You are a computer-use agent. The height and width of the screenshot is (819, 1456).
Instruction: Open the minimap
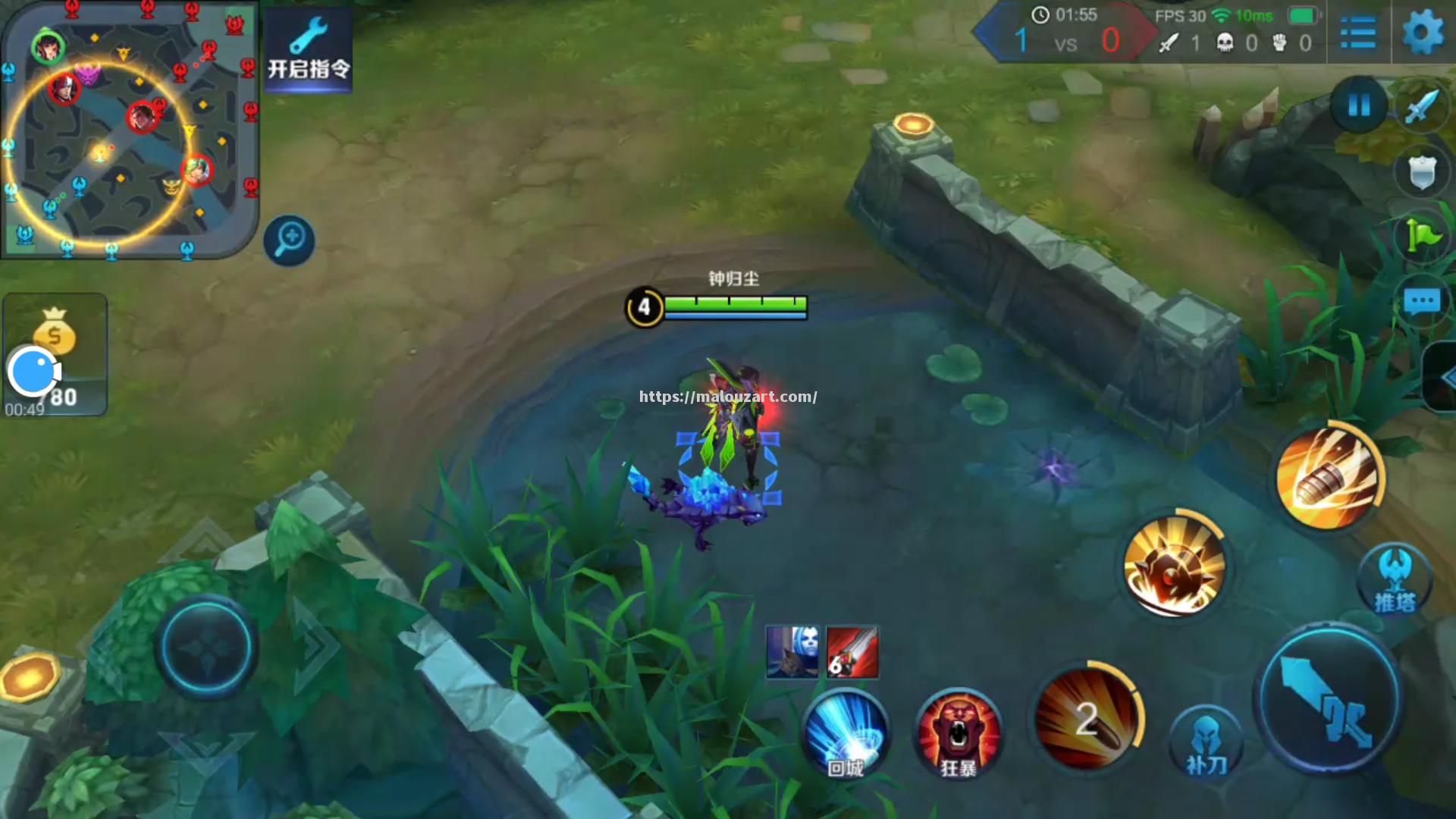[x=129, y=129]
